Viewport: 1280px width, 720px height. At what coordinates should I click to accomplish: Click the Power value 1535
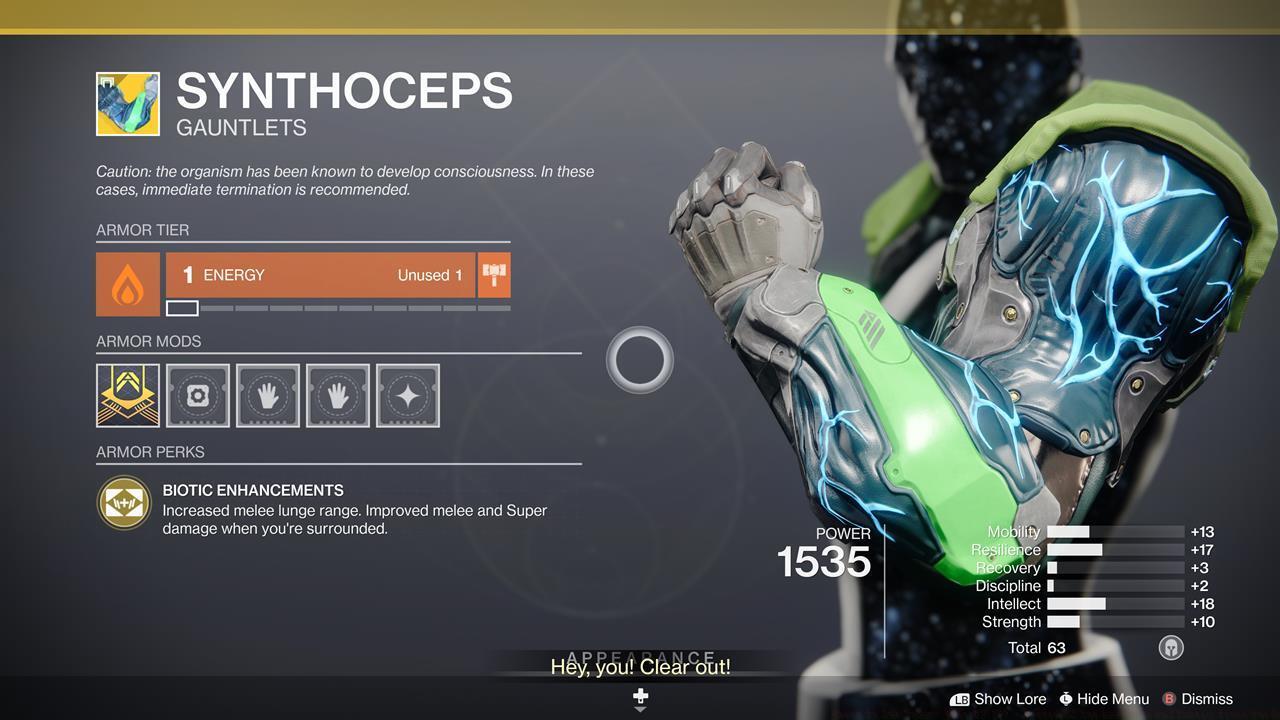pos(825,563)
